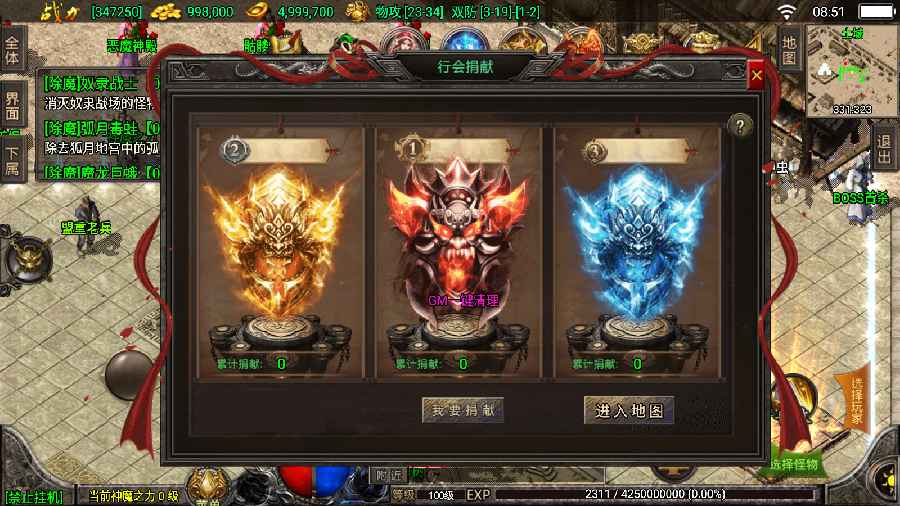This screenshot has width=900, height=506.
Task: Click the 进入地图 enter map button
Action: pyautogui.click(x=629, y=410)
